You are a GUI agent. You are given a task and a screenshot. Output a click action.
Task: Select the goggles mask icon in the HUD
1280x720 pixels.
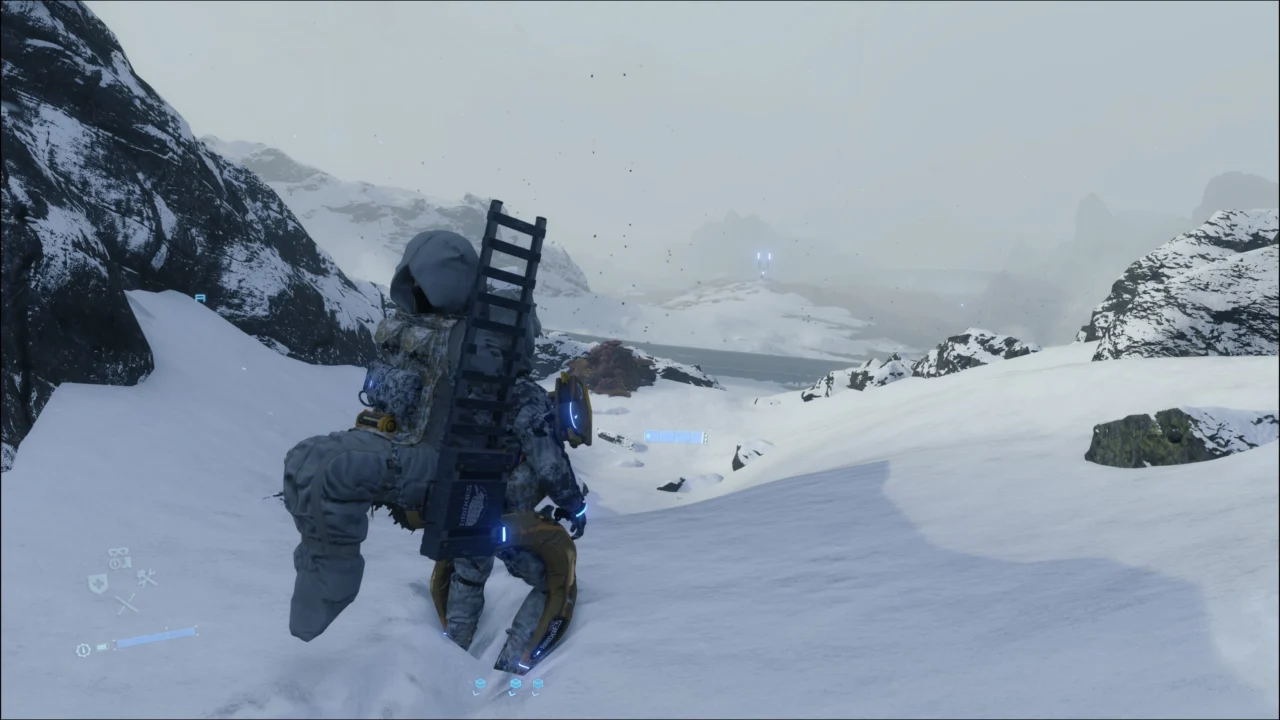[117, 551]
